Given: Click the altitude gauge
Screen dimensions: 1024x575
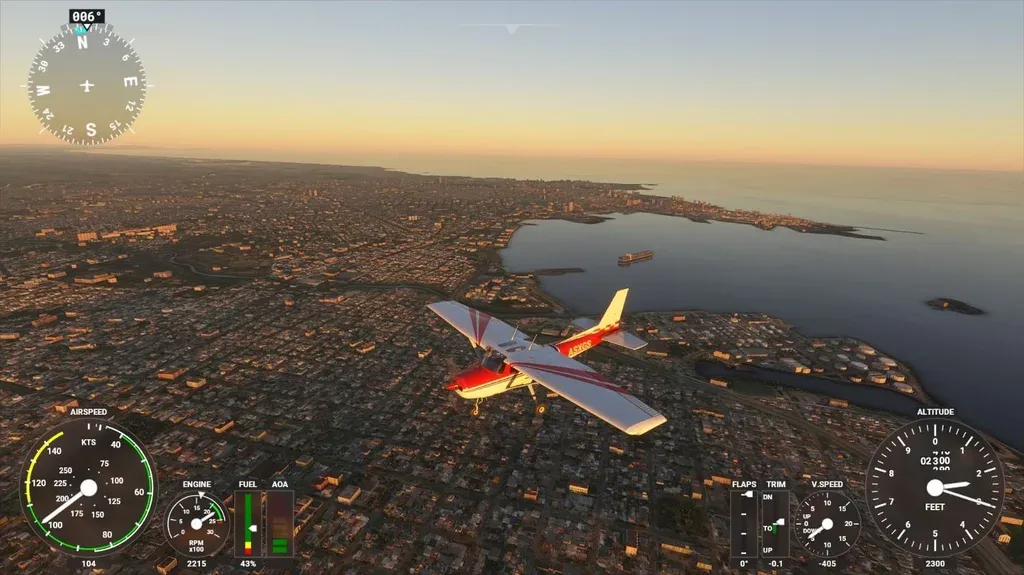Looking at the screenshot, I should (935, 487).
